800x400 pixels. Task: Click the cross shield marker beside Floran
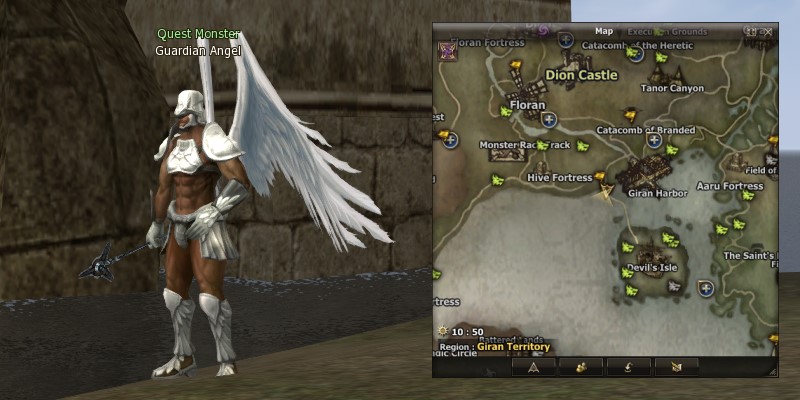pyautogui.click(x=548, y=119)
